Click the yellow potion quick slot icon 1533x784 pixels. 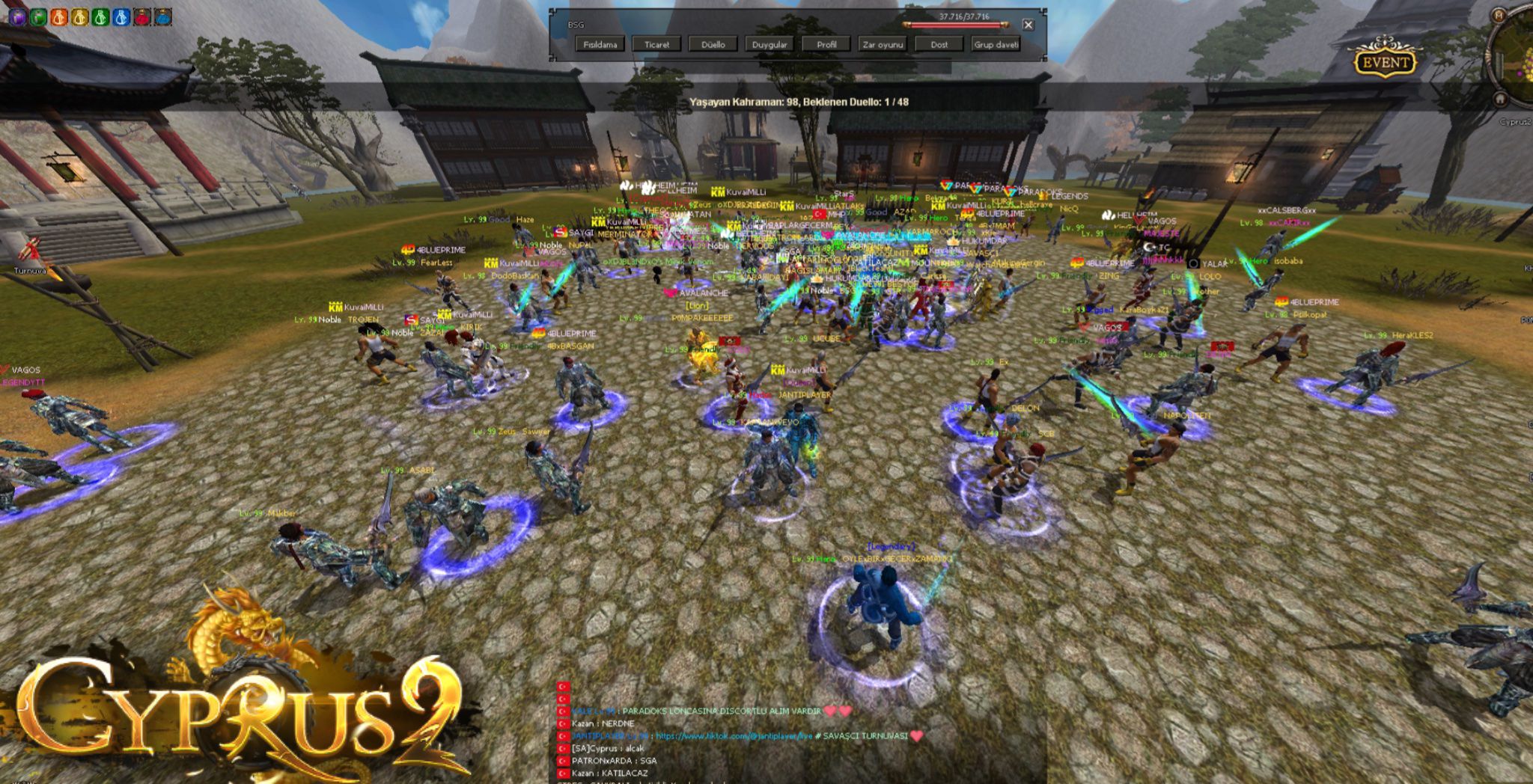click(78, 15)
